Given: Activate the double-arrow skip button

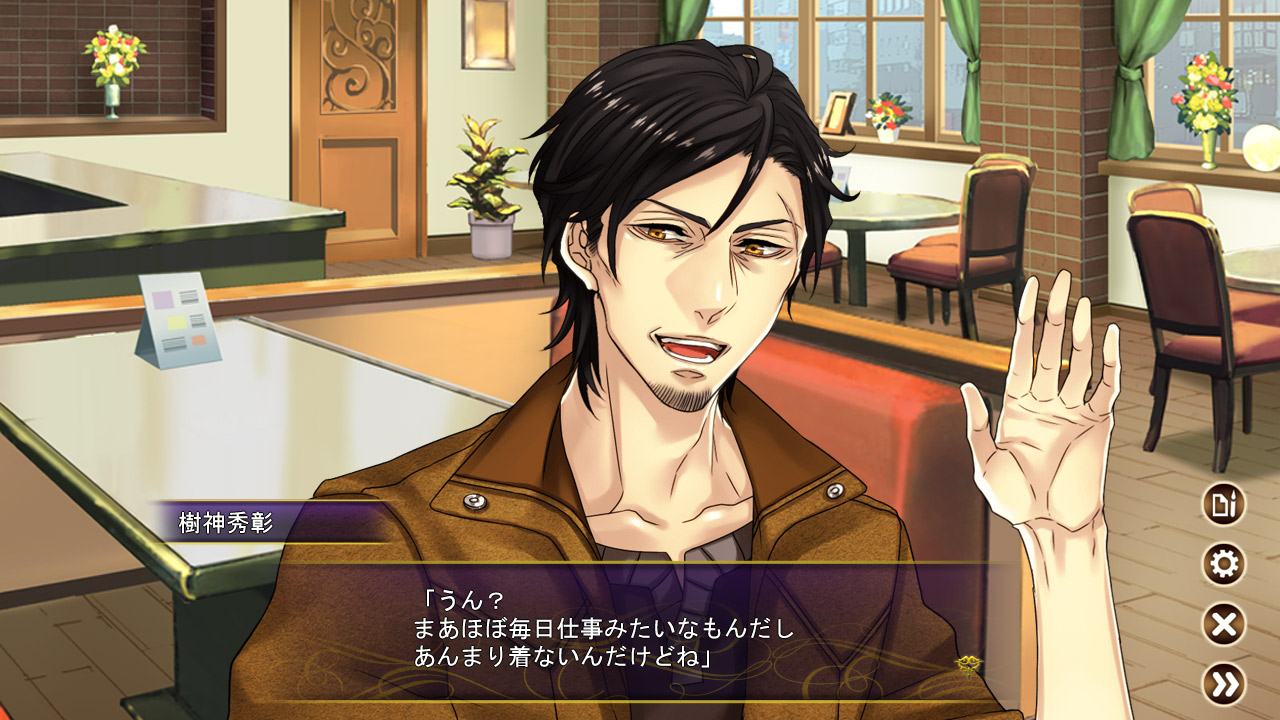Looking at the screenshot, I should point(1223,684).
